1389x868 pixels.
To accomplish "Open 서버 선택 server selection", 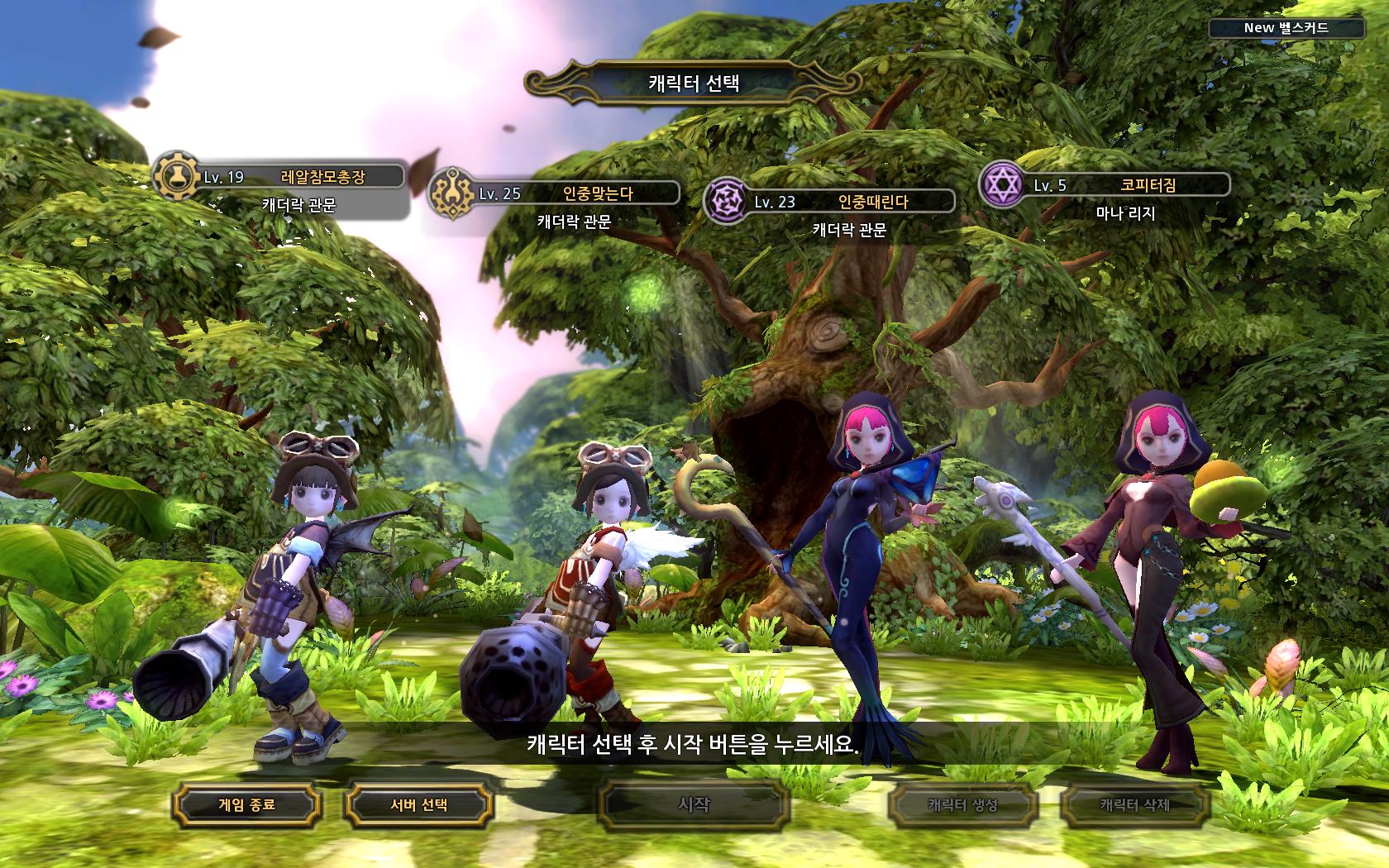I will click(x=418, y=804).
